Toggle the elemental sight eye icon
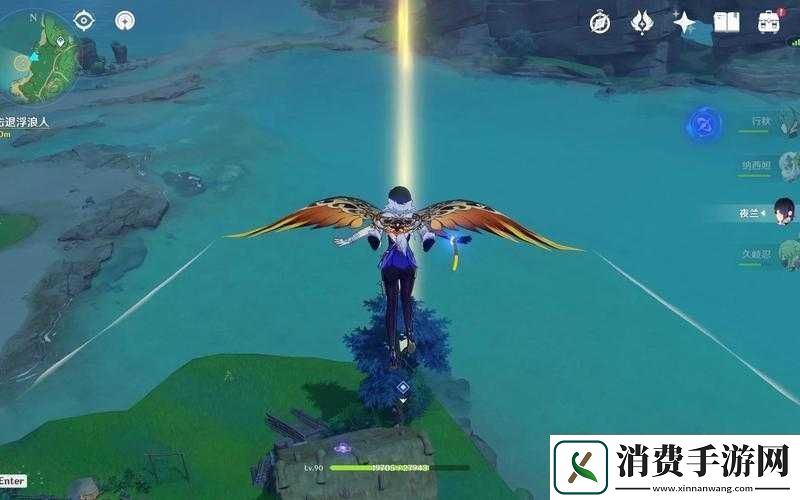Viewport: 800px width, 500px height. coord(83,20)
